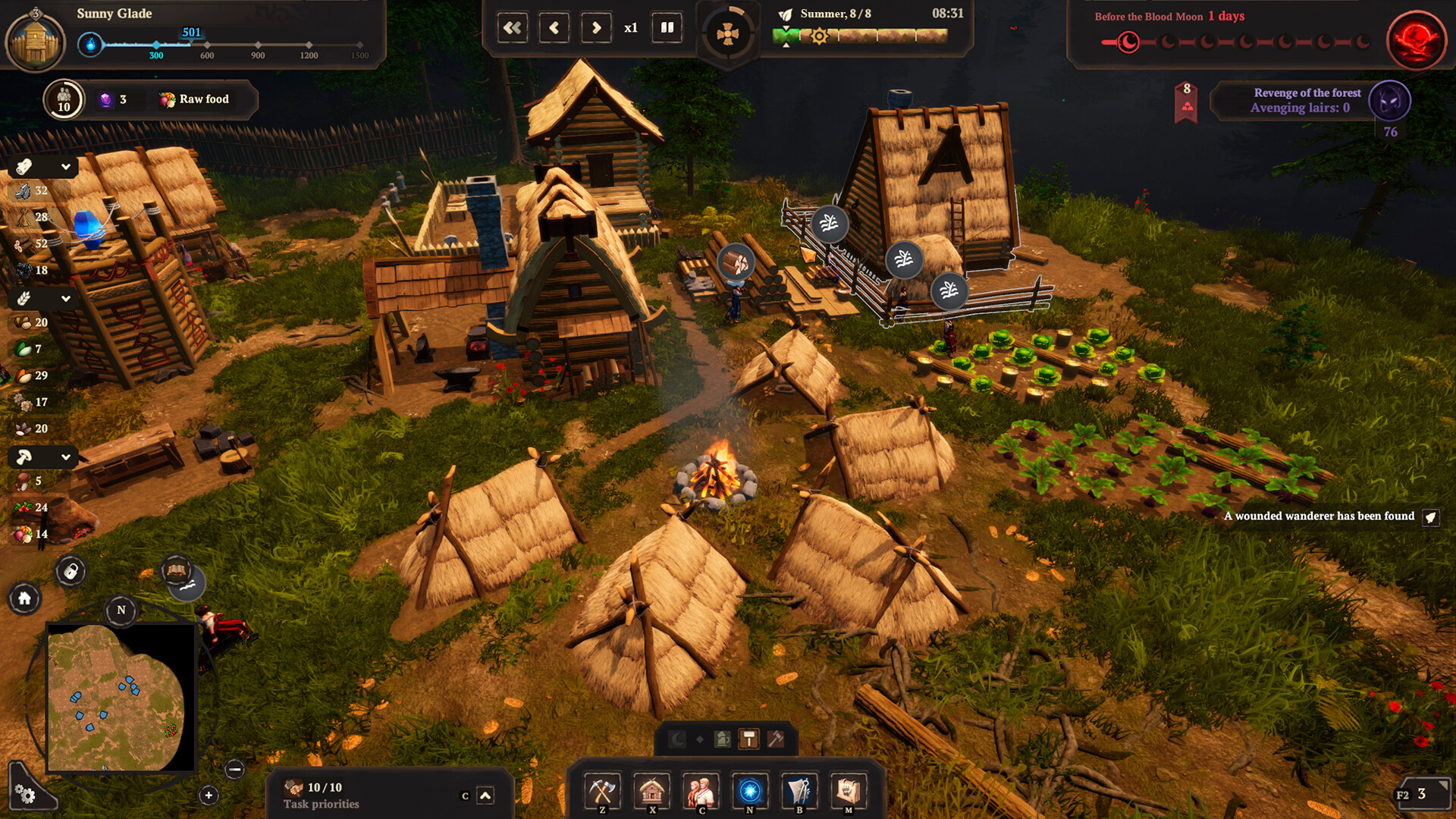1456x819 pixels.
Task: Toggle the night/moon overlay icon
Action: 676,738
